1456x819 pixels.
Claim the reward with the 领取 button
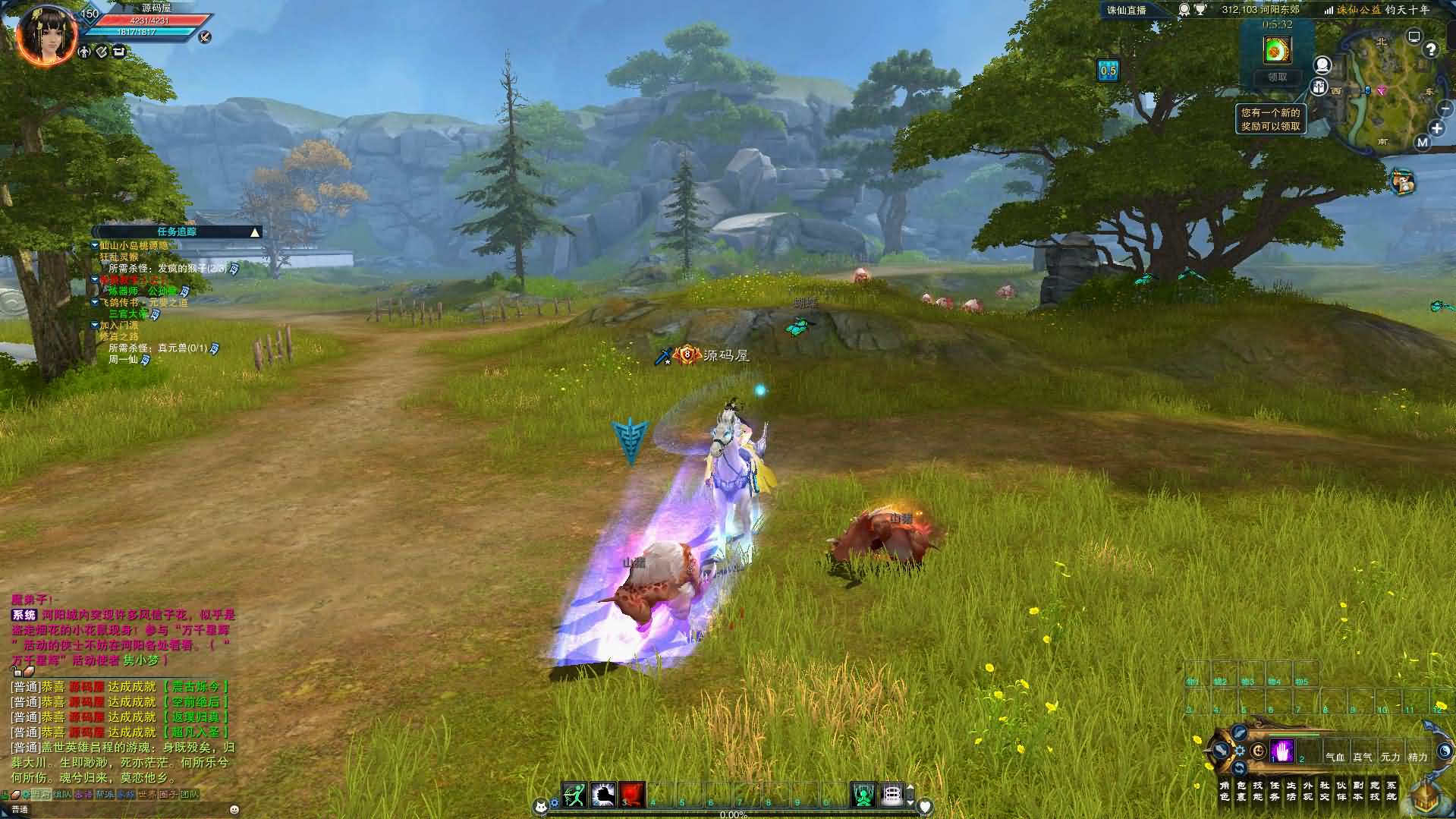1278,77
